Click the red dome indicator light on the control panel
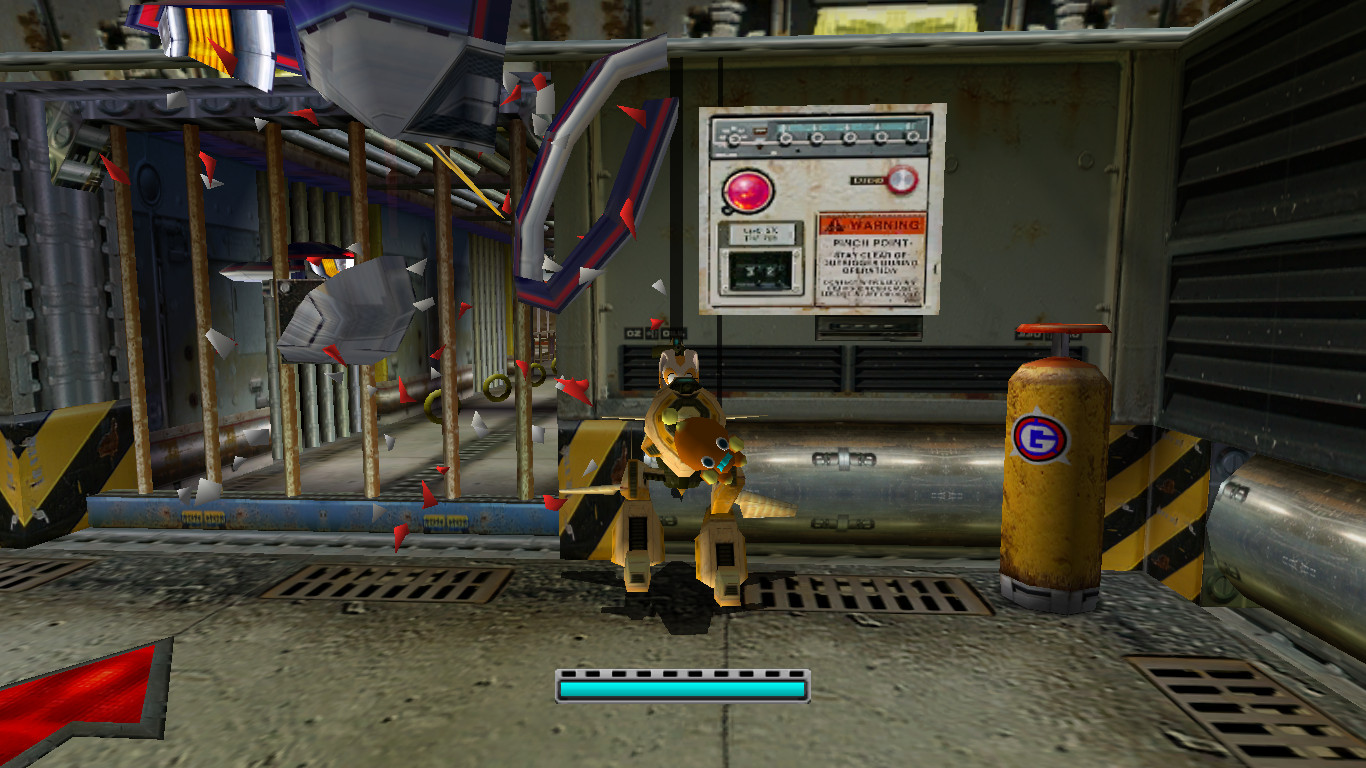 748,190
